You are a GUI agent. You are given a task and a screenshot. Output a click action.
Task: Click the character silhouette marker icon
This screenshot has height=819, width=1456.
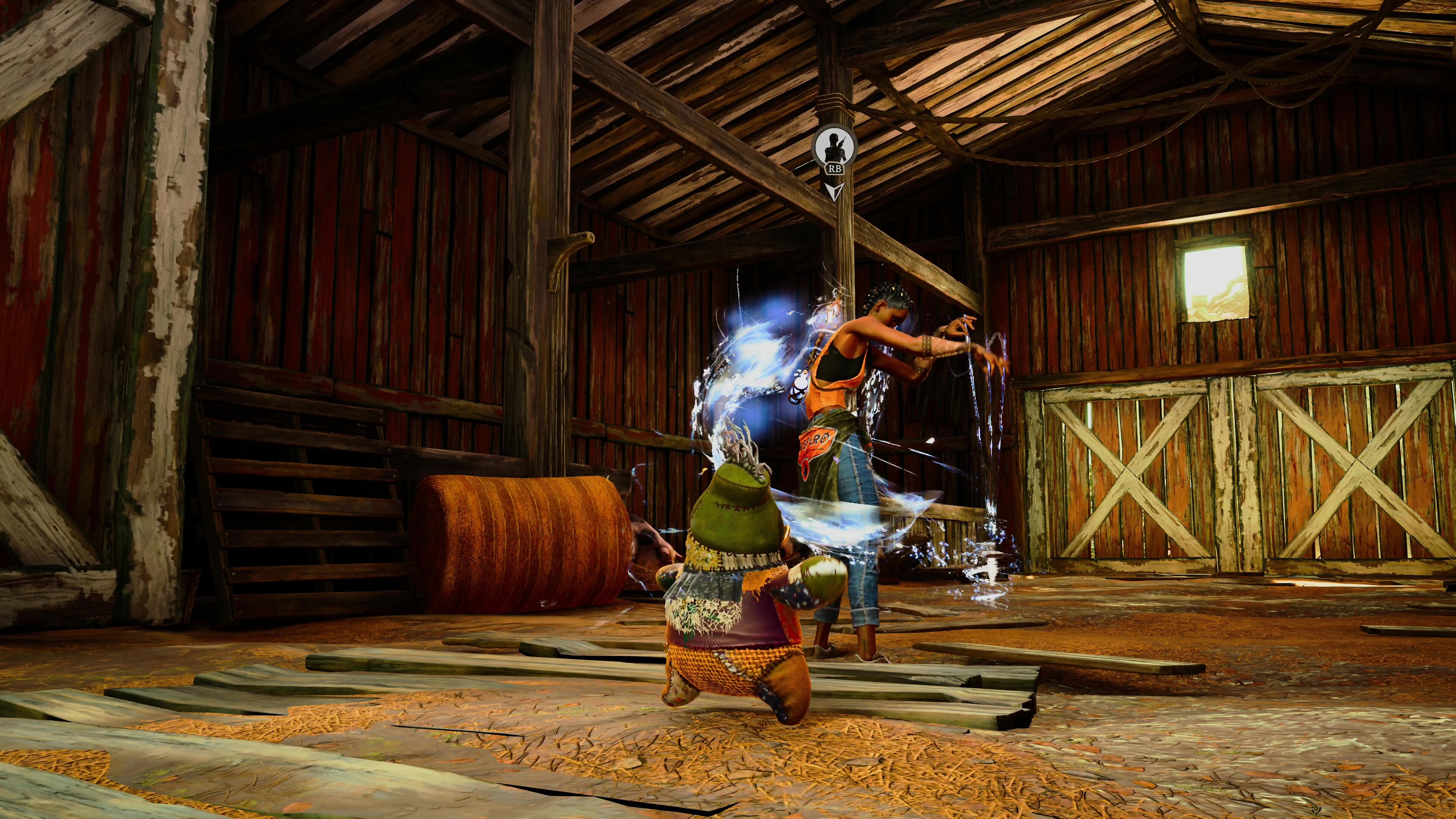[x=834, y=146]
